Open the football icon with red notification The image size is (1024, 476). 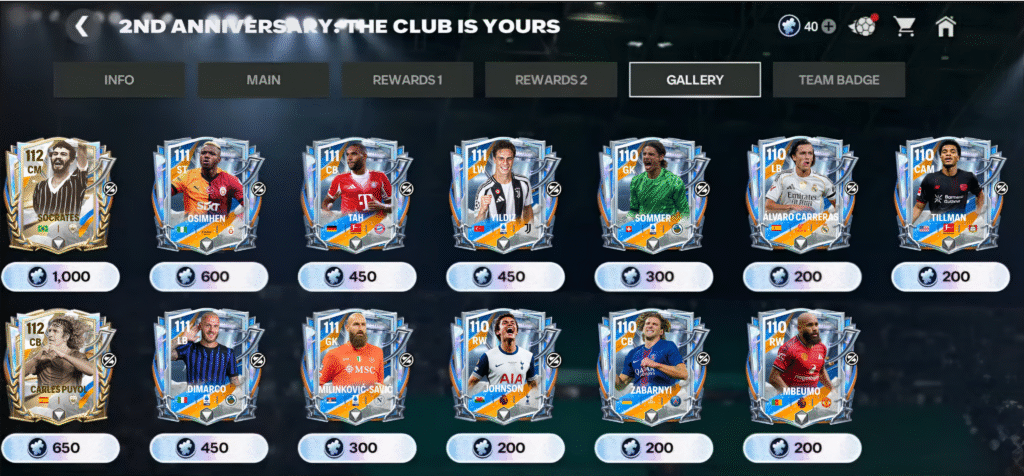point(863,27)
